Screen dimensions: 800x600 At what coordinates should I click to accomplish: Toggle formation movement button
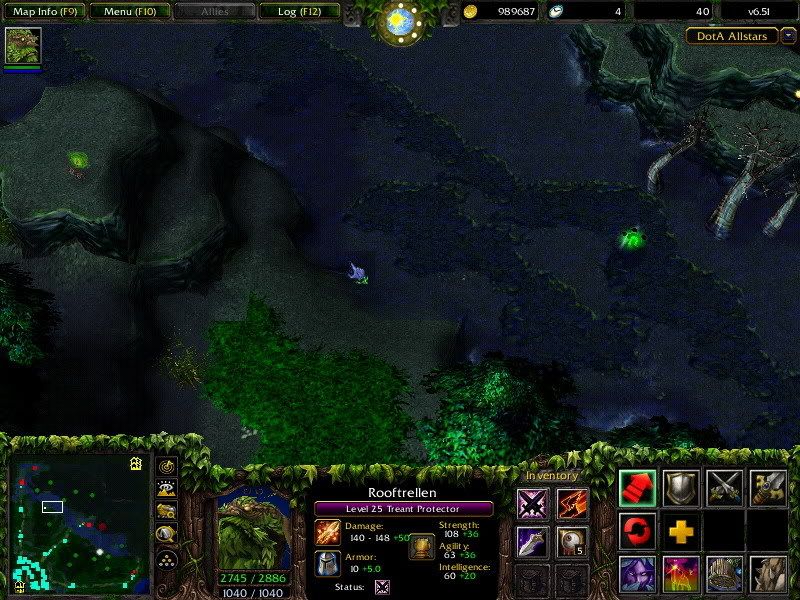(x=167, y=558)
